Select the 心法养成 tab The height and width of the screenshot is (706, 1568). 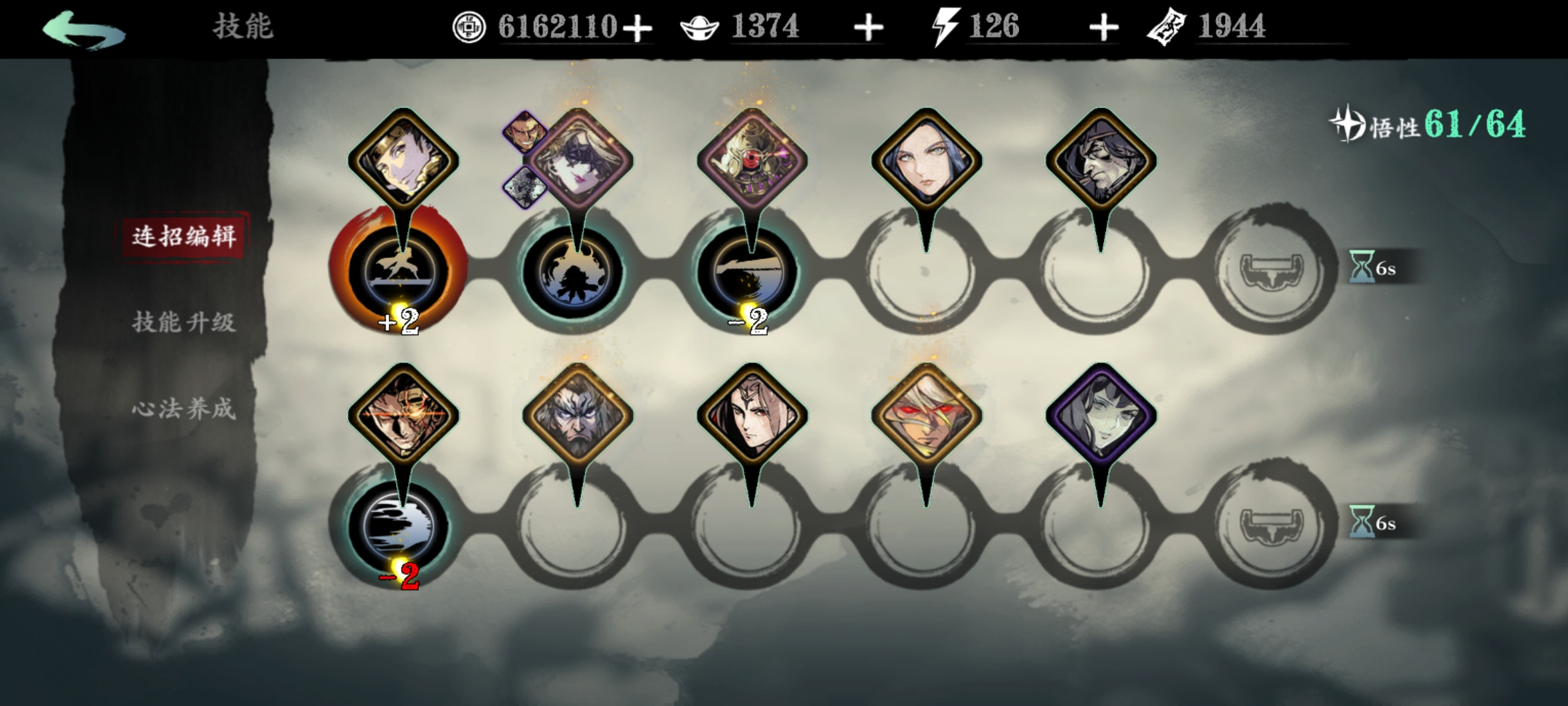point(184,409)
